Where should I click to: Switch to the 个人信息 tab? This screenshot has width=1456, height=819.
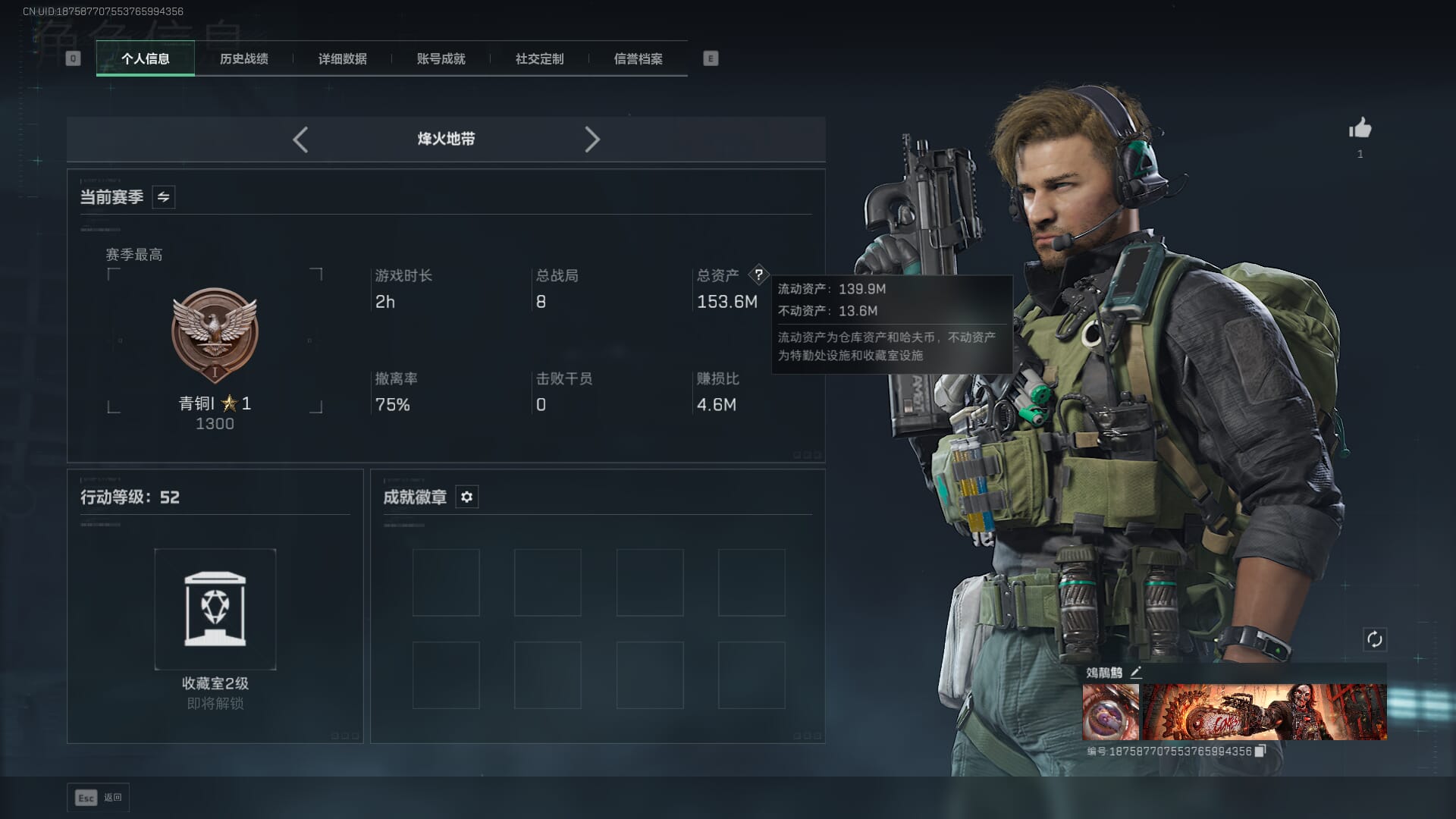(145, 59)
